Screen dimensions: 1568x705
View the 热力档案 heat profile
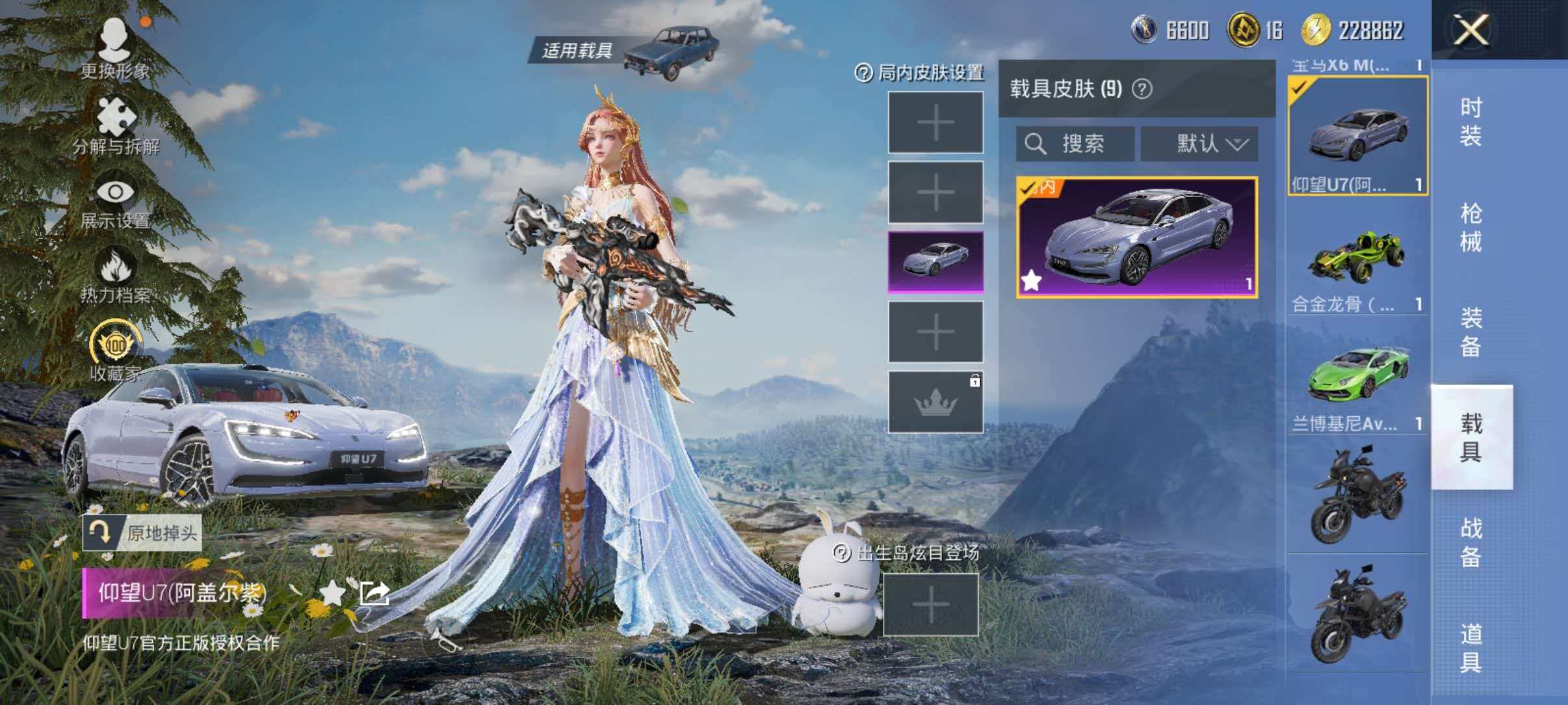(x=117, y=278)
